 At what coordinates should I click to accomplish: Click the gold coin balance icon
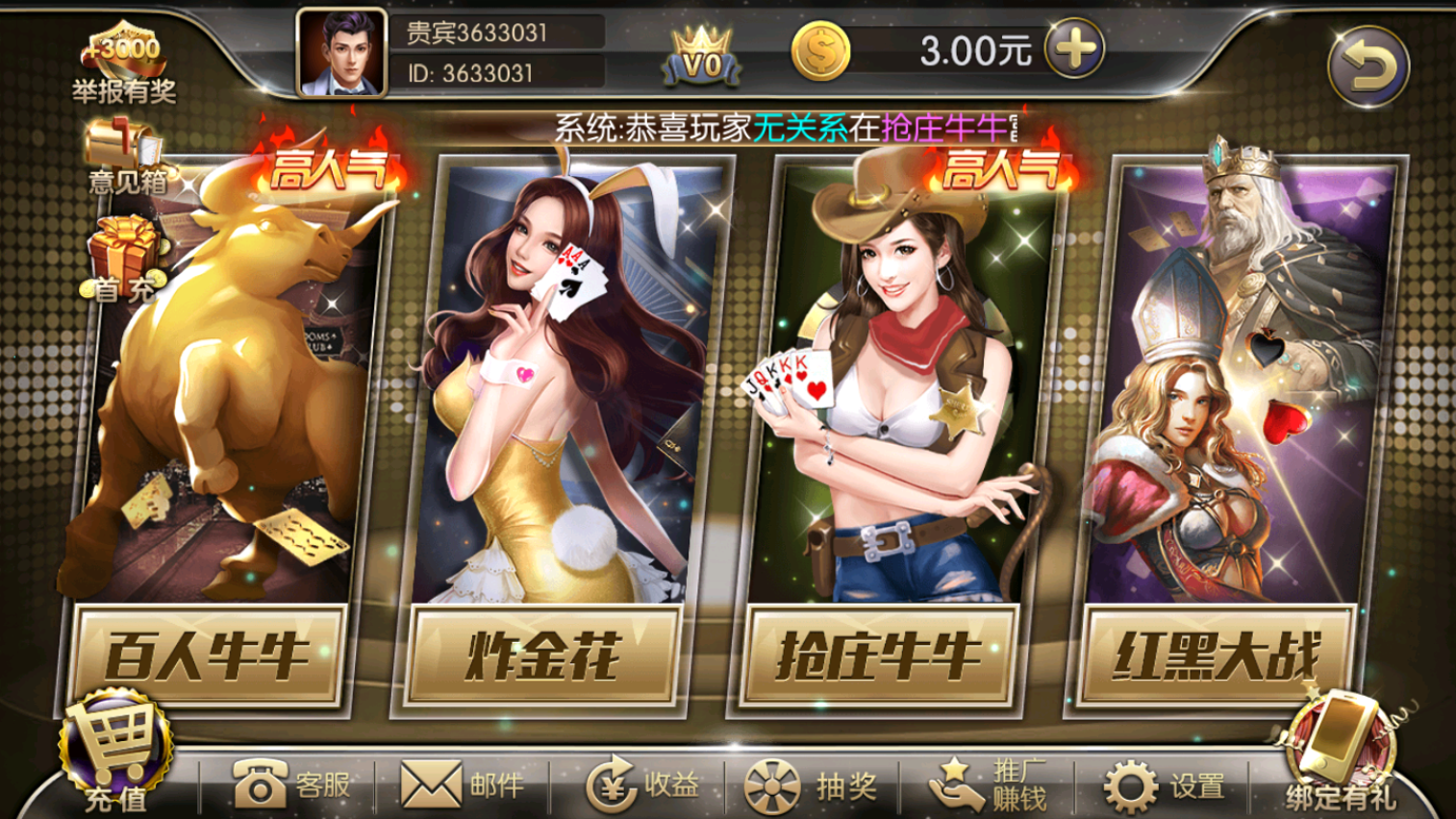(x=820, y=51)
